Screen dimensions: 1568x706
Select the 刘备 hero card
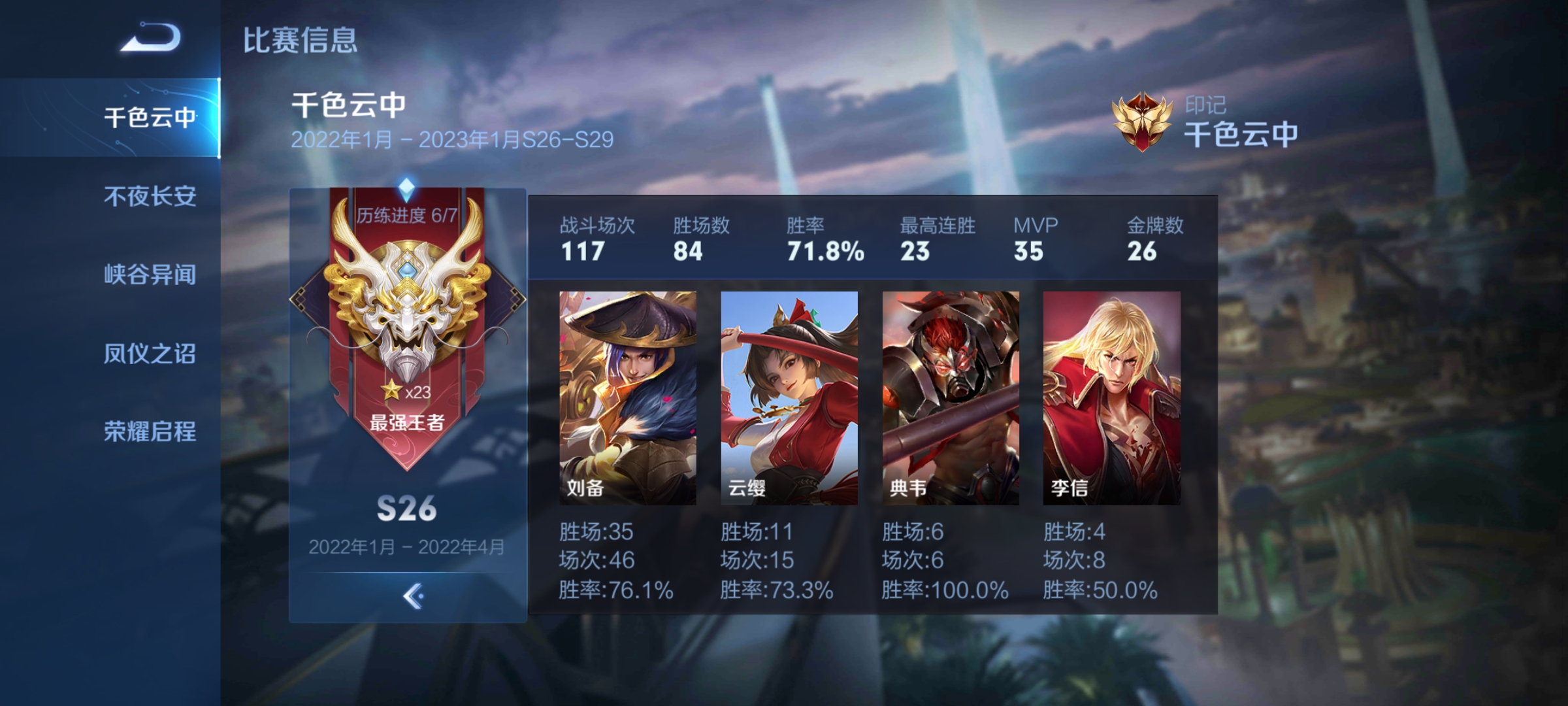(x=627, y=397)
